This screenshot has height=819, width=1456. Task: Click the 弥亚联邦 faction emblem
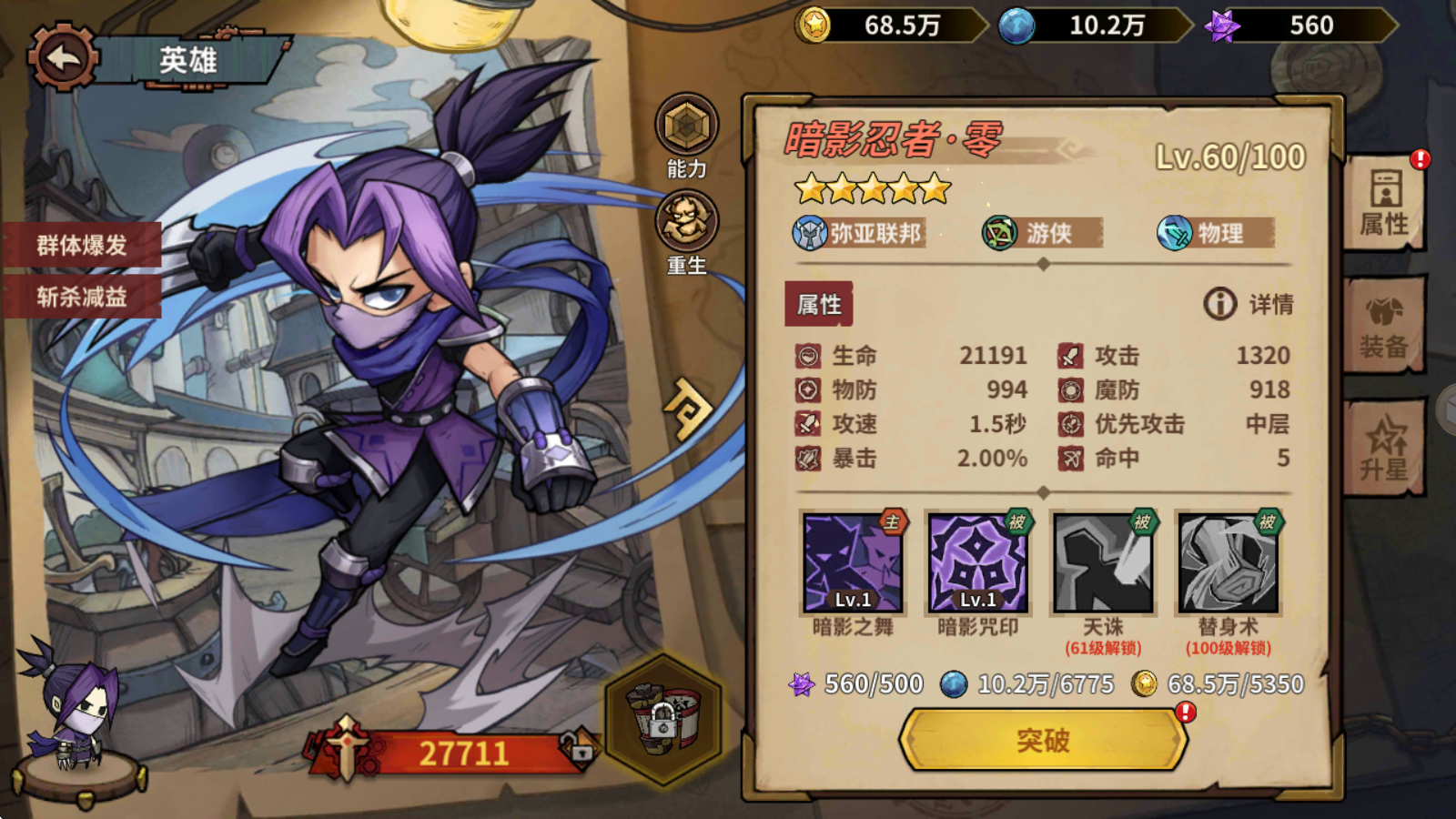coord(809,232)
